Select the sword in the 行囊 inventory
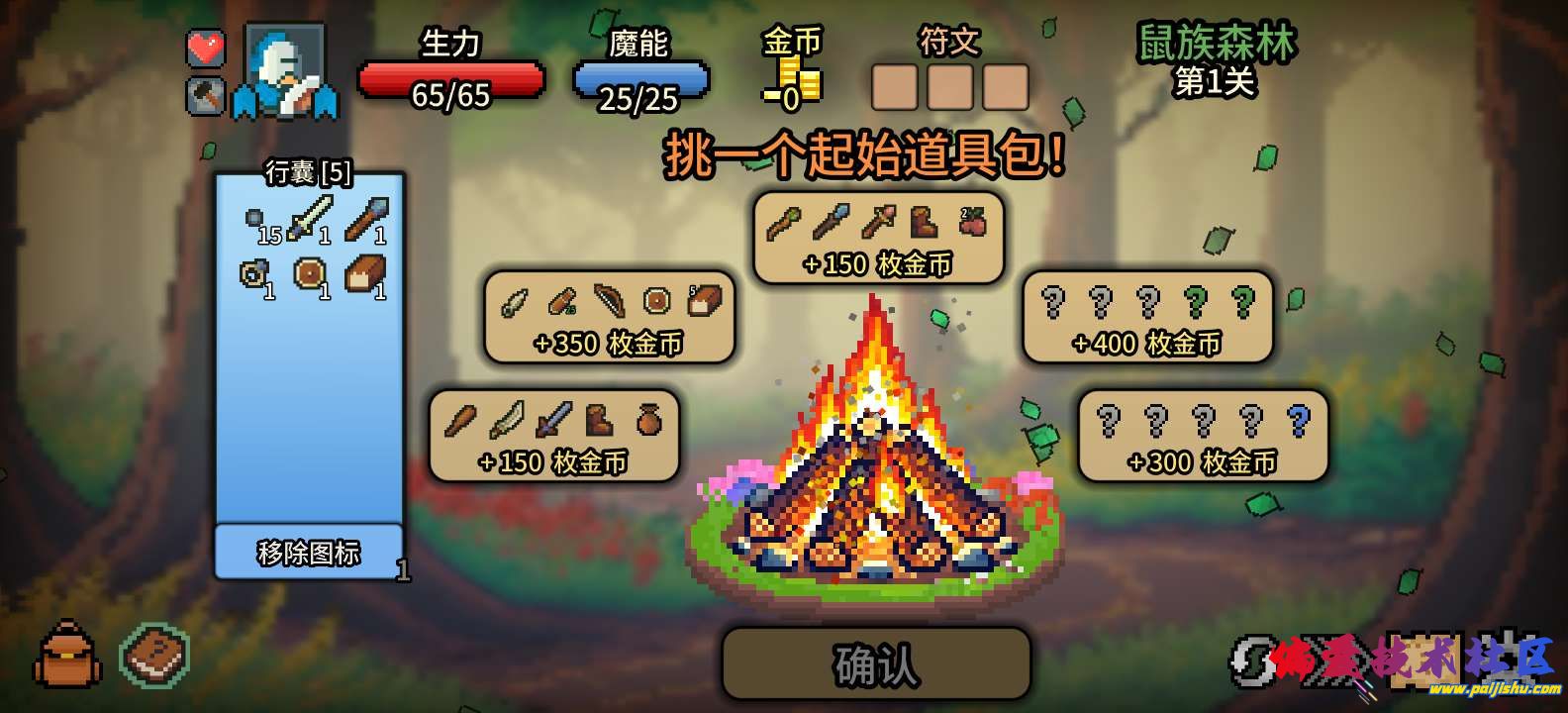Screen dimensions: 1568x713 [310, 220]
